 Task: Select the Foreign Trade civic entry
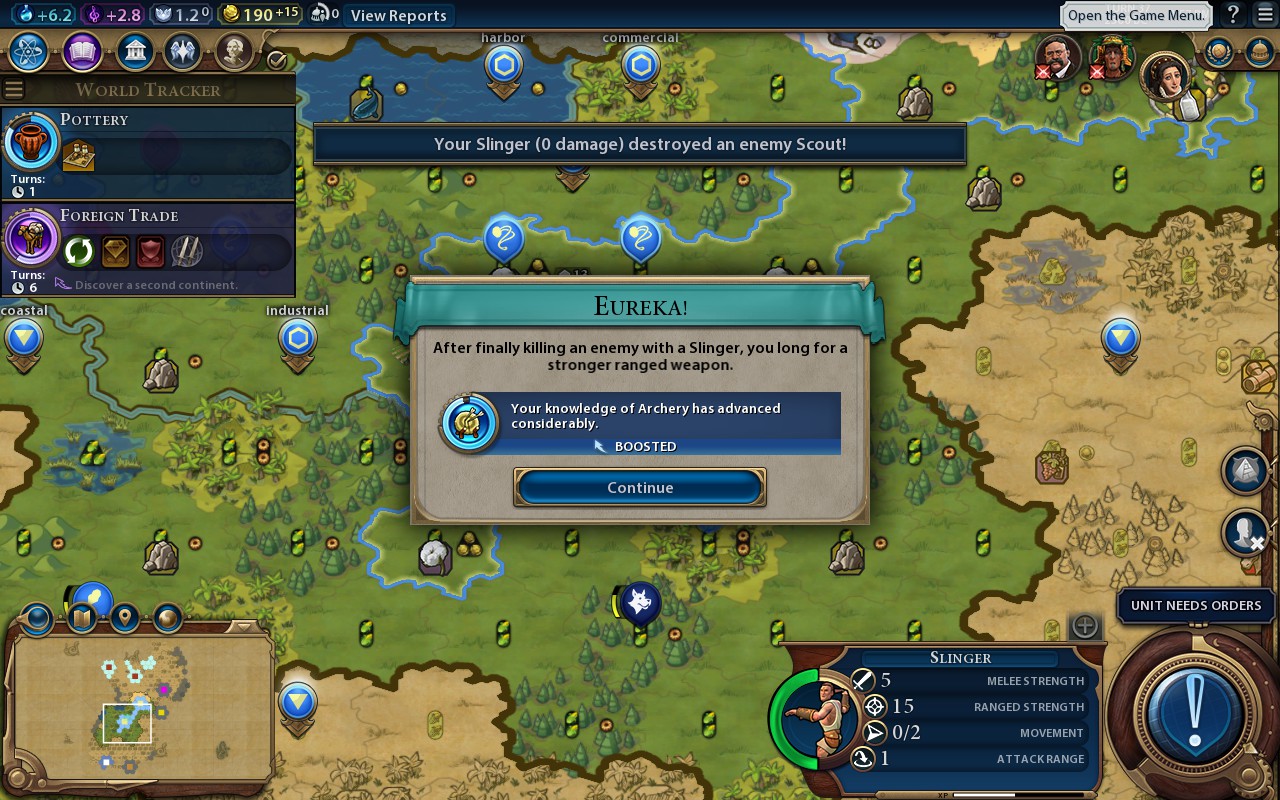(150, 245)
